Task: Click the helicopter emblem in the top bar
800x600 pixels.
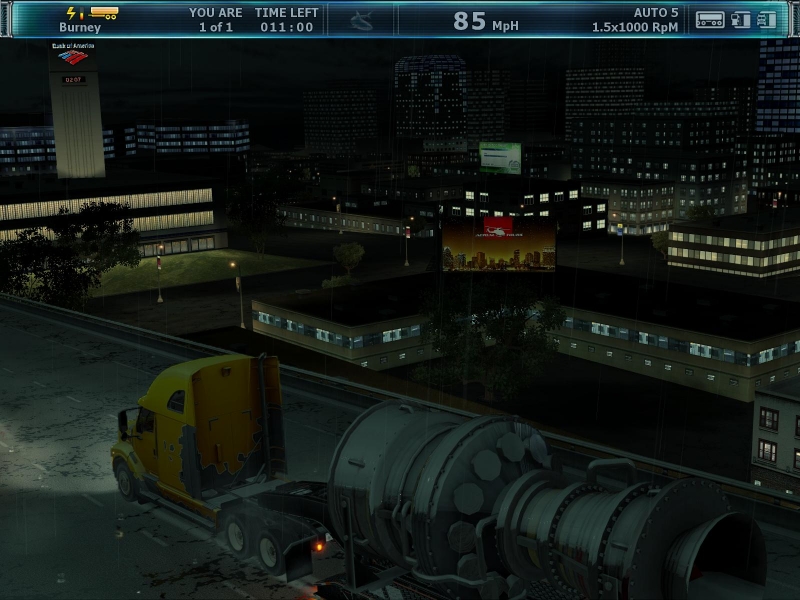Action: click(x=362, y=20)
